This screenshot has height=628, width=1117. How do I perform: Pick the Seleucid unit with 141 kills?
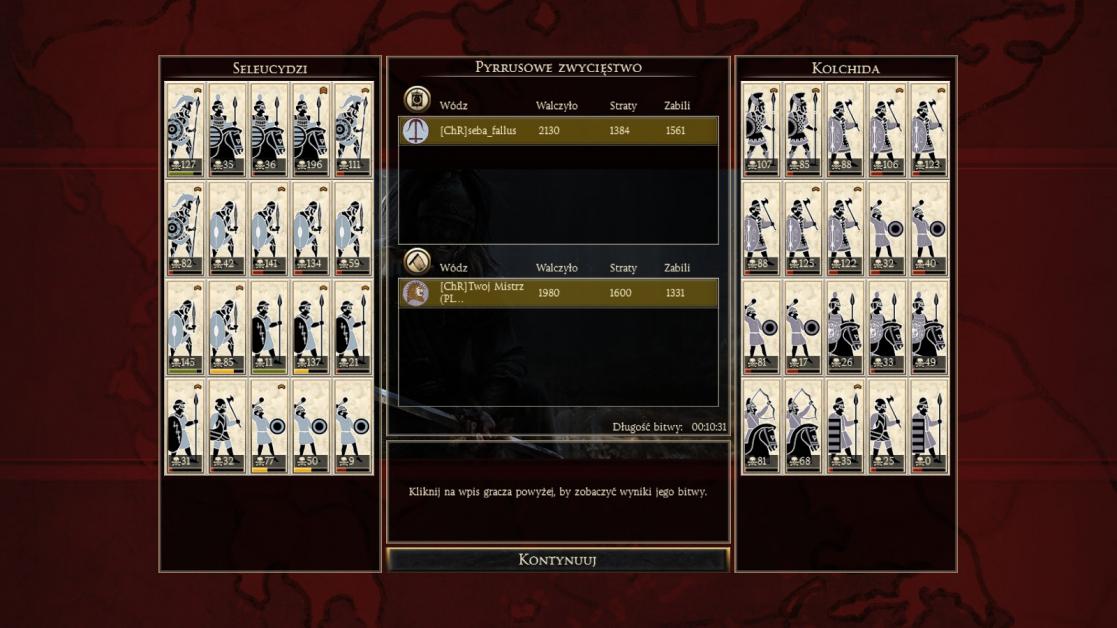coord(269,227)
